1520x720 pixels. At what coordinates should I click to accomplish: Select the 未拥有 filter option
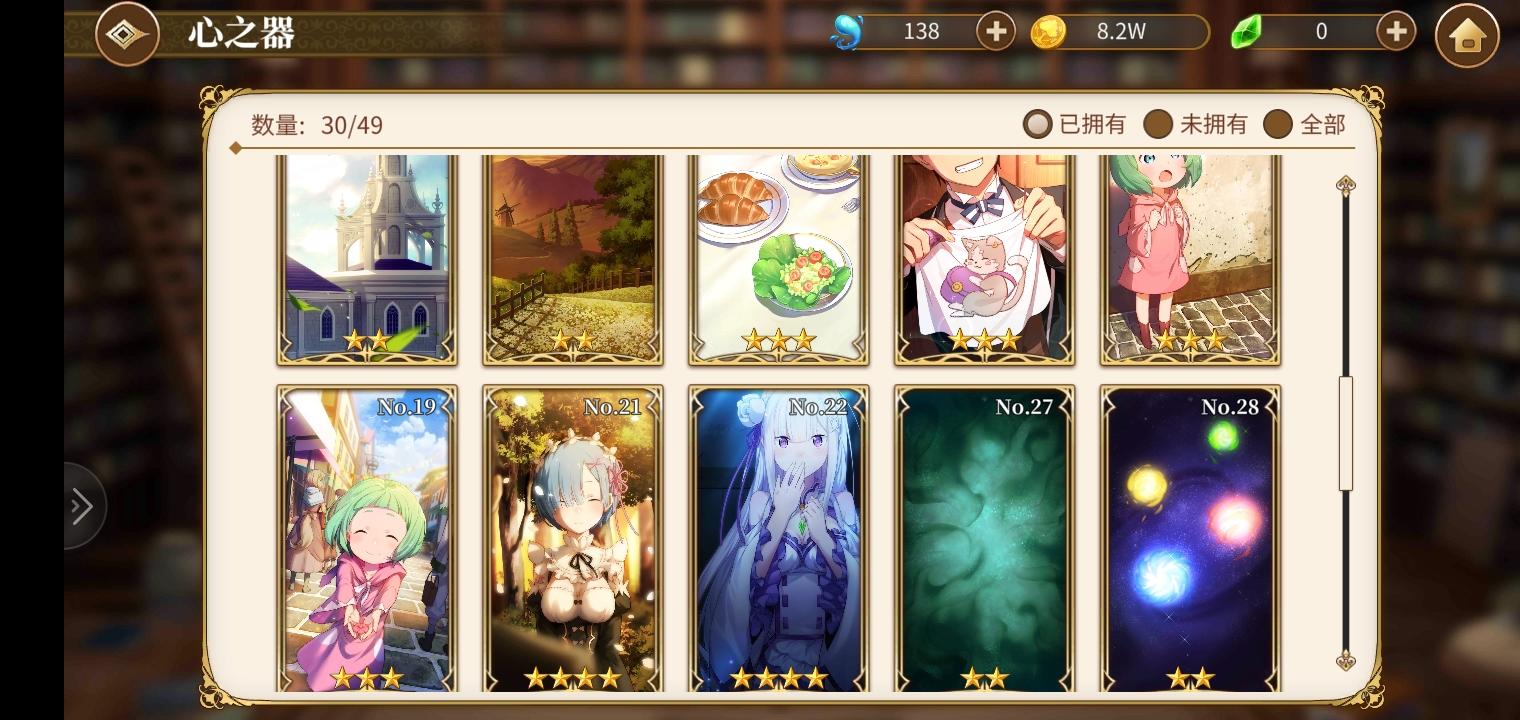[1197, 124]
